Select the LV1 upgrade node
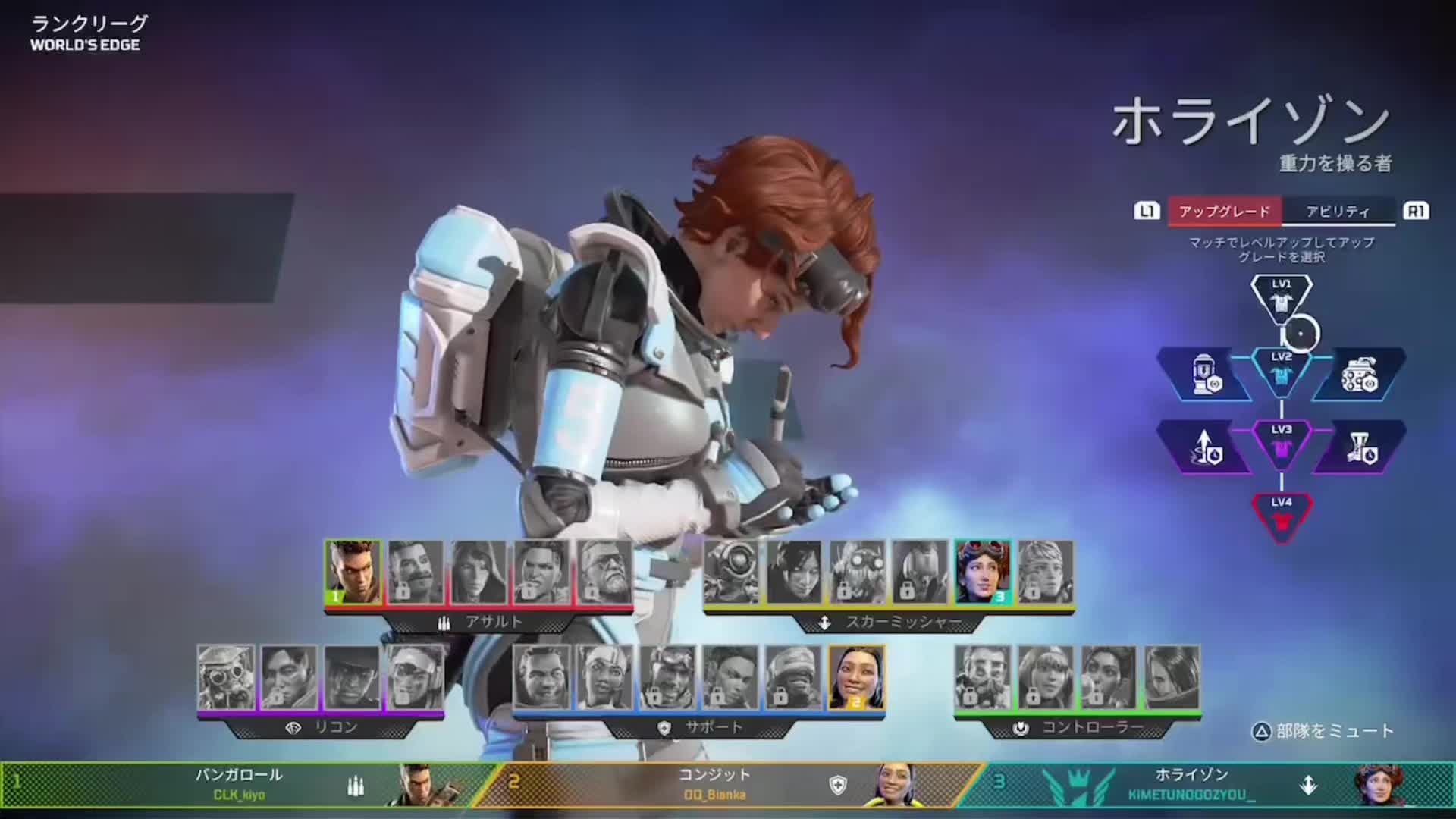The height and width of the screenshot is (819, 1456). [x=1281, y=297]
